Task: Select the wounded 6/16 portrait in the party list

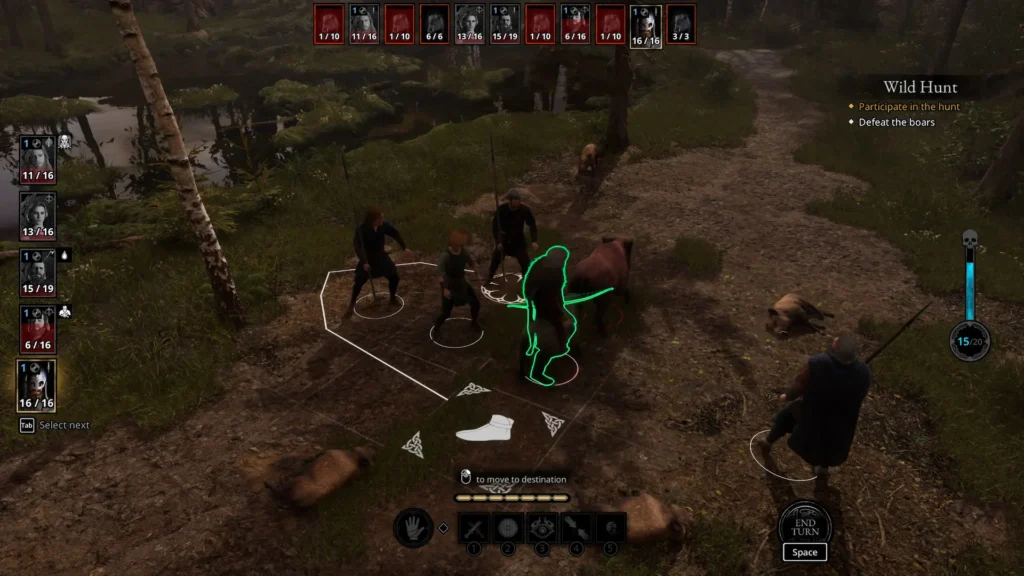Action: (x=37, y=329)
